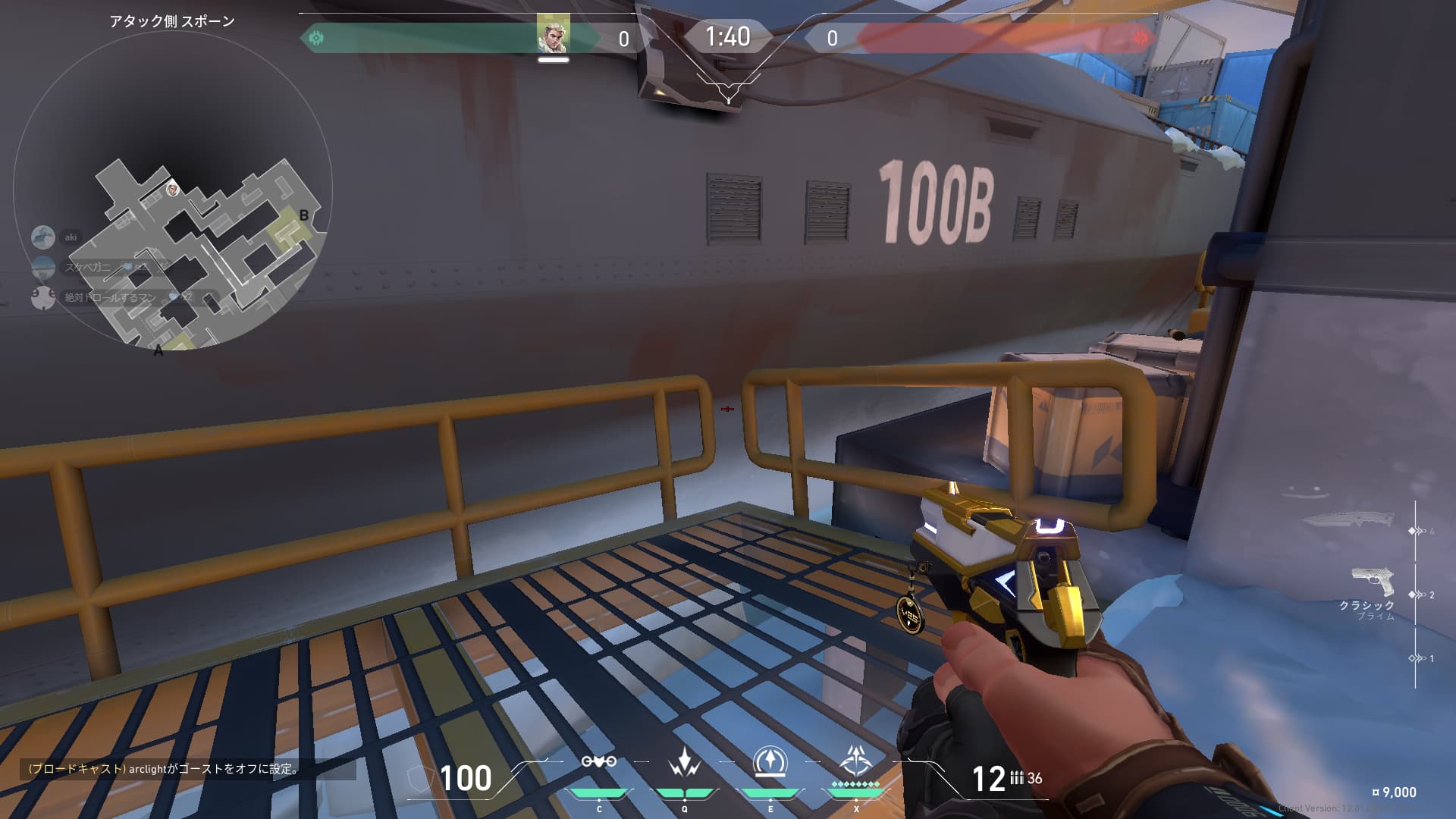Click the red defender team emblem
Image resolution: width=1456 pixels, height=819 pixels.
point(1139,37)
